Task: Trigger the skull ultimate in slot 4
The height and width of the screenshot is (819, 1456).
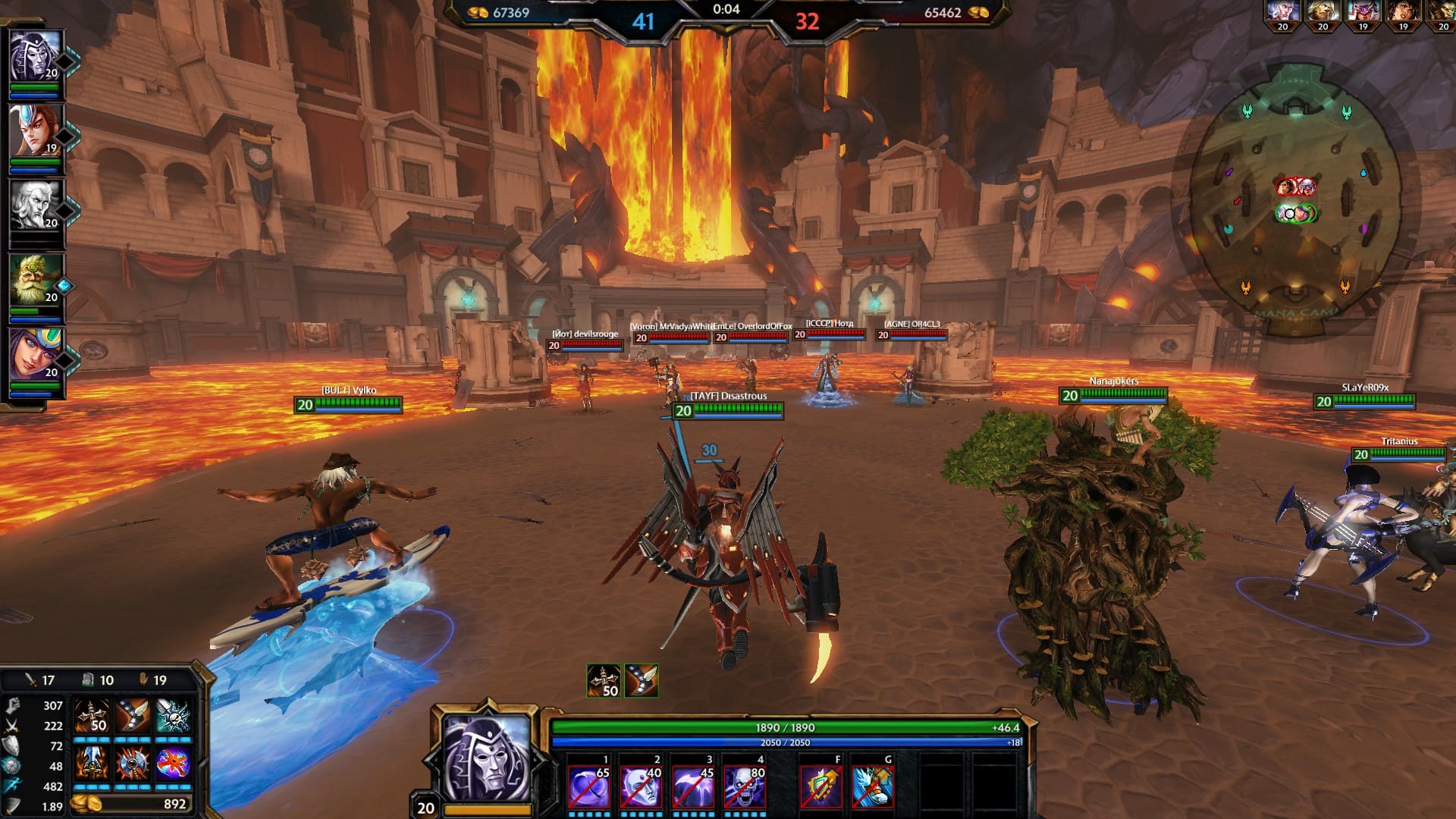Action: tap(745, 786)
